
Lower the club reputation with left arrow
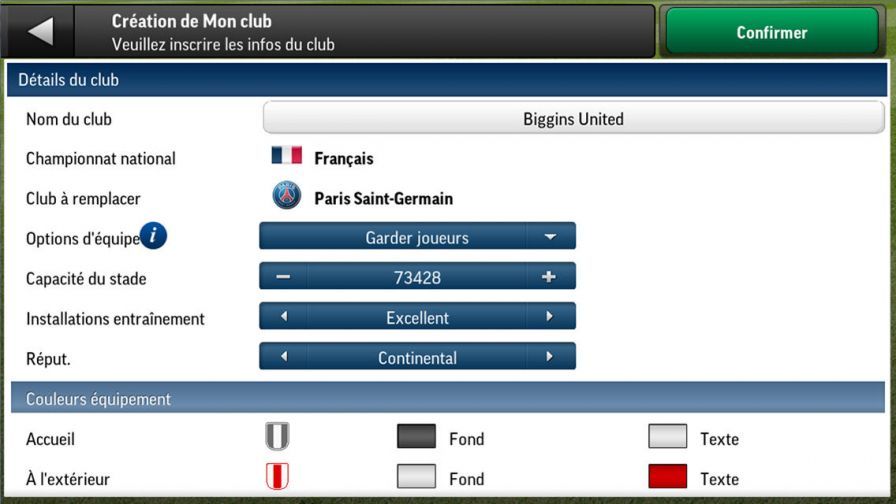pyautogui.click(x=283, y=357)
